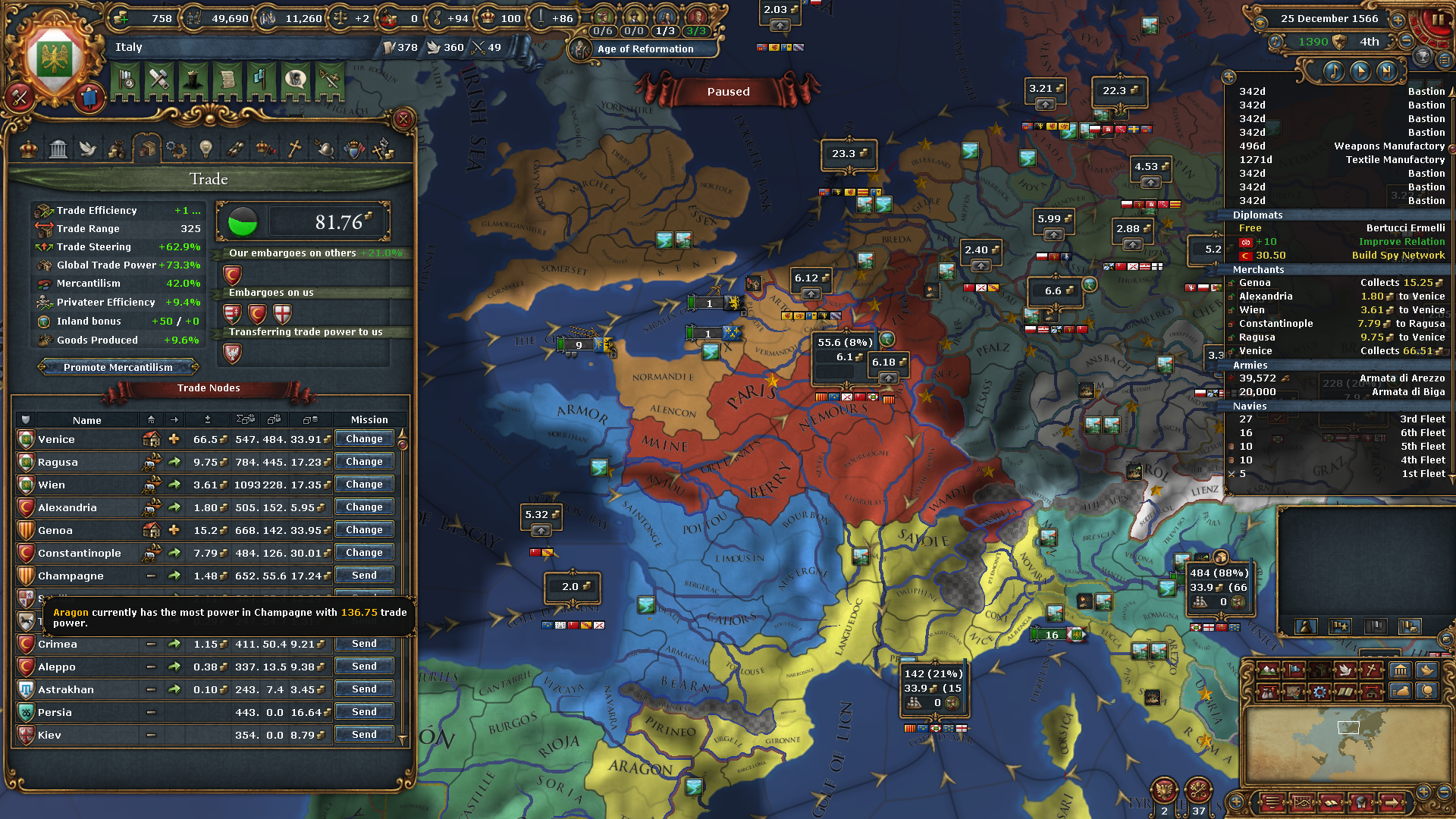Switch to political mapmode
1456x819 pixels.
(x=1294, y=671)
